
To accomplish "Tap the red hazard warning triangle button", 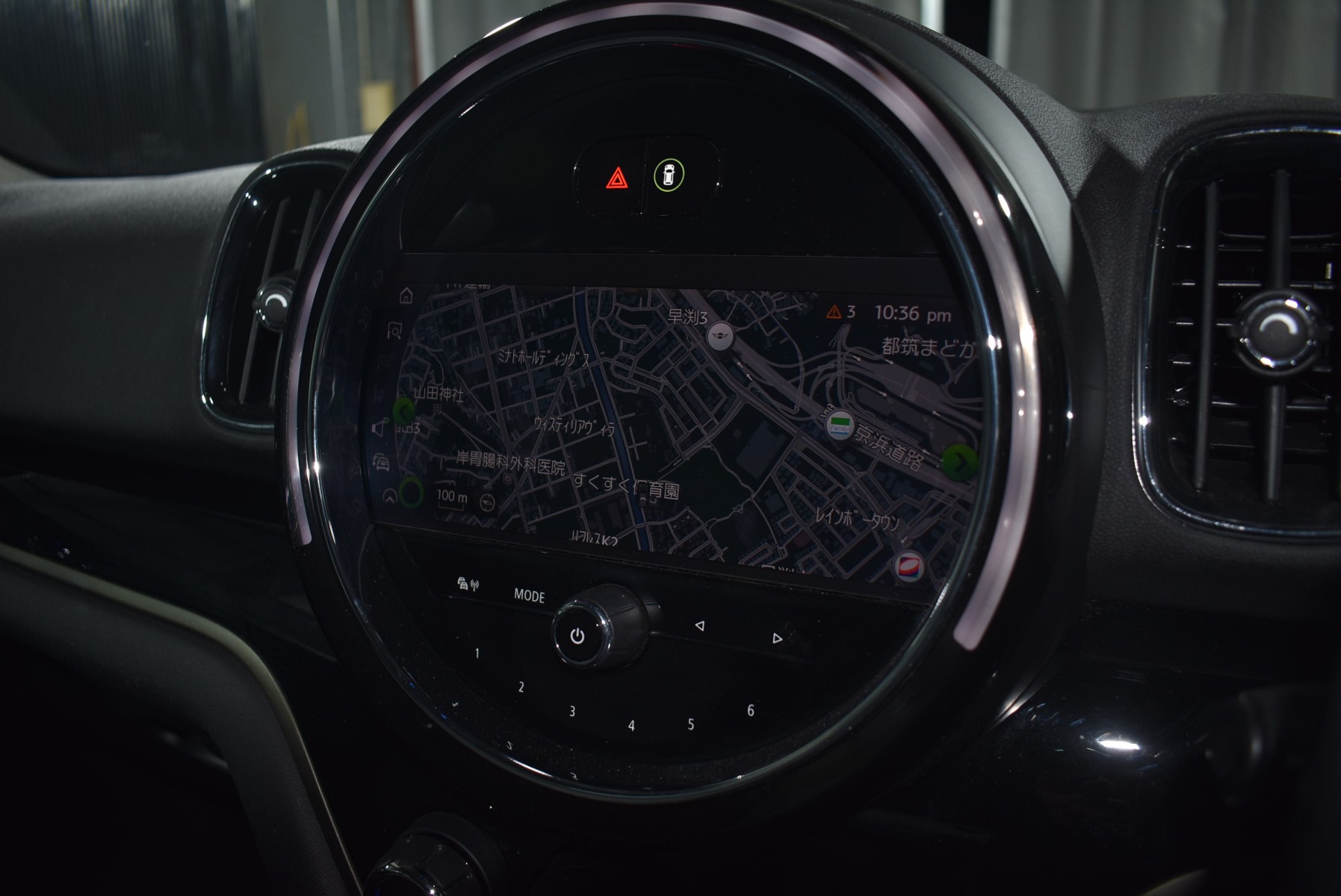I will 616,178.
